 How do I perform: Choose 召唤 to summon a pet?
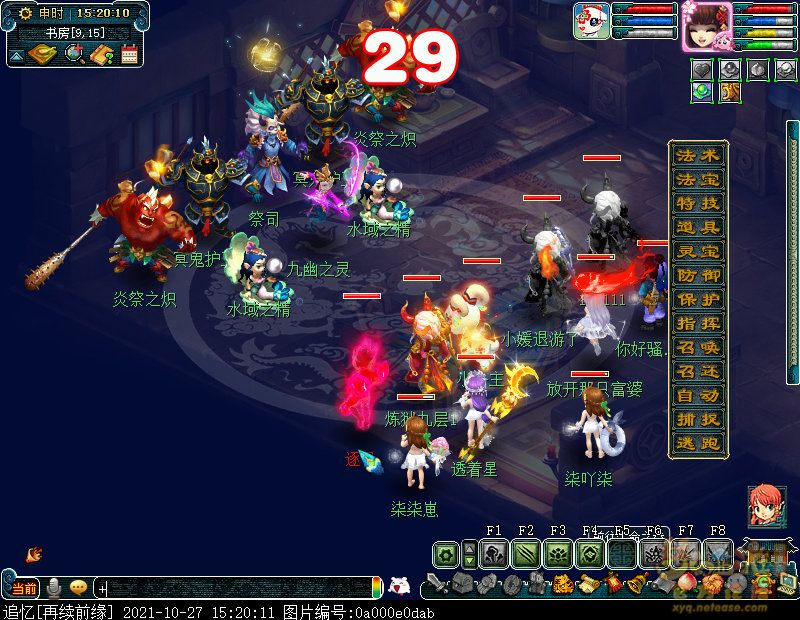click(x=698, y=348)
